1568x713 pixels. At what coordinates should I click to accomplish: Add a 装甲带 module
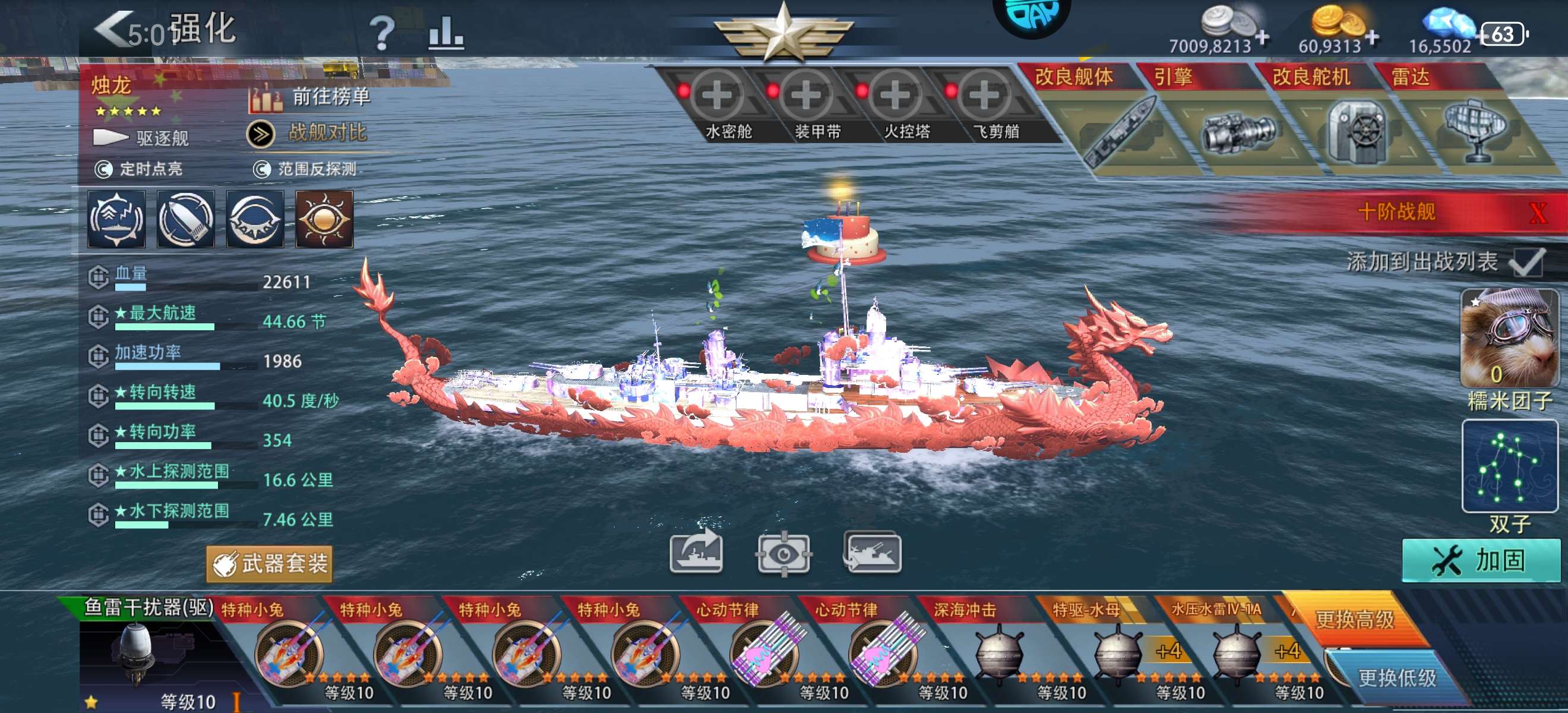click(807, 96)
